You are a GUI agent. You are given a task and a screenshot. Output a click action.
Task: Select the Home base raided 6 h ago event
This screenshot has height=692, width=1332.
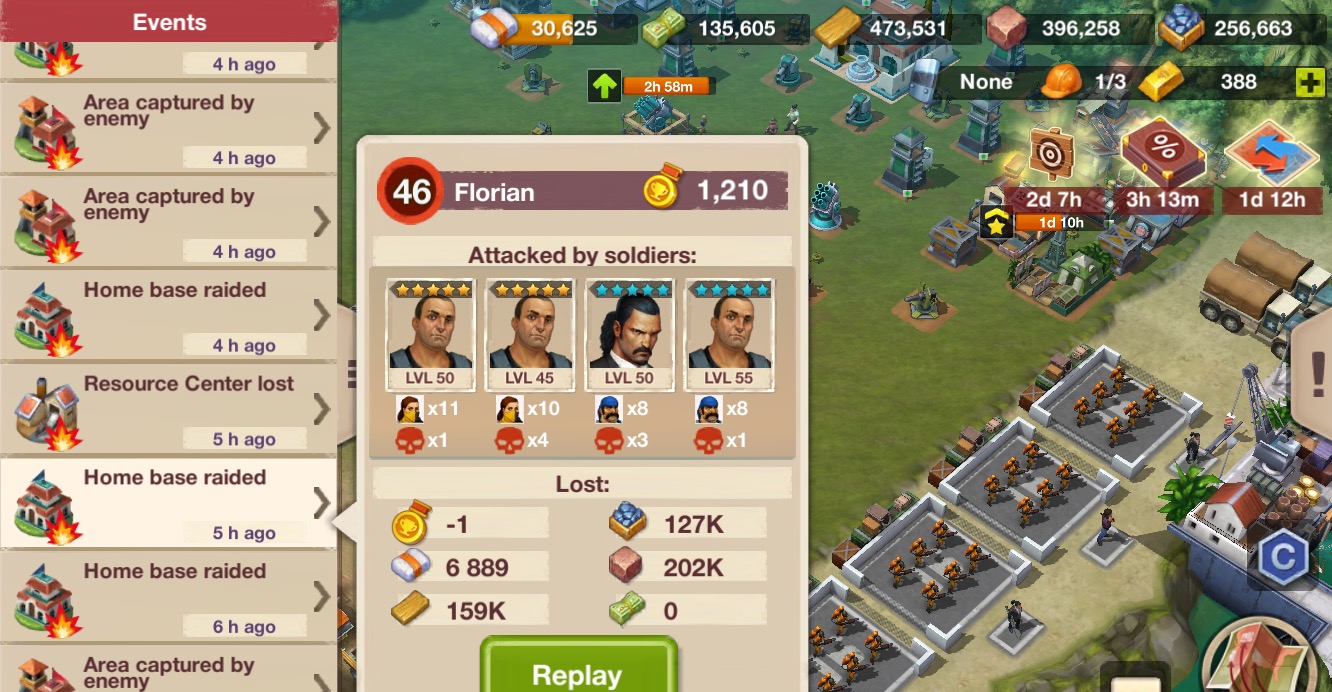tap(168, 596)
